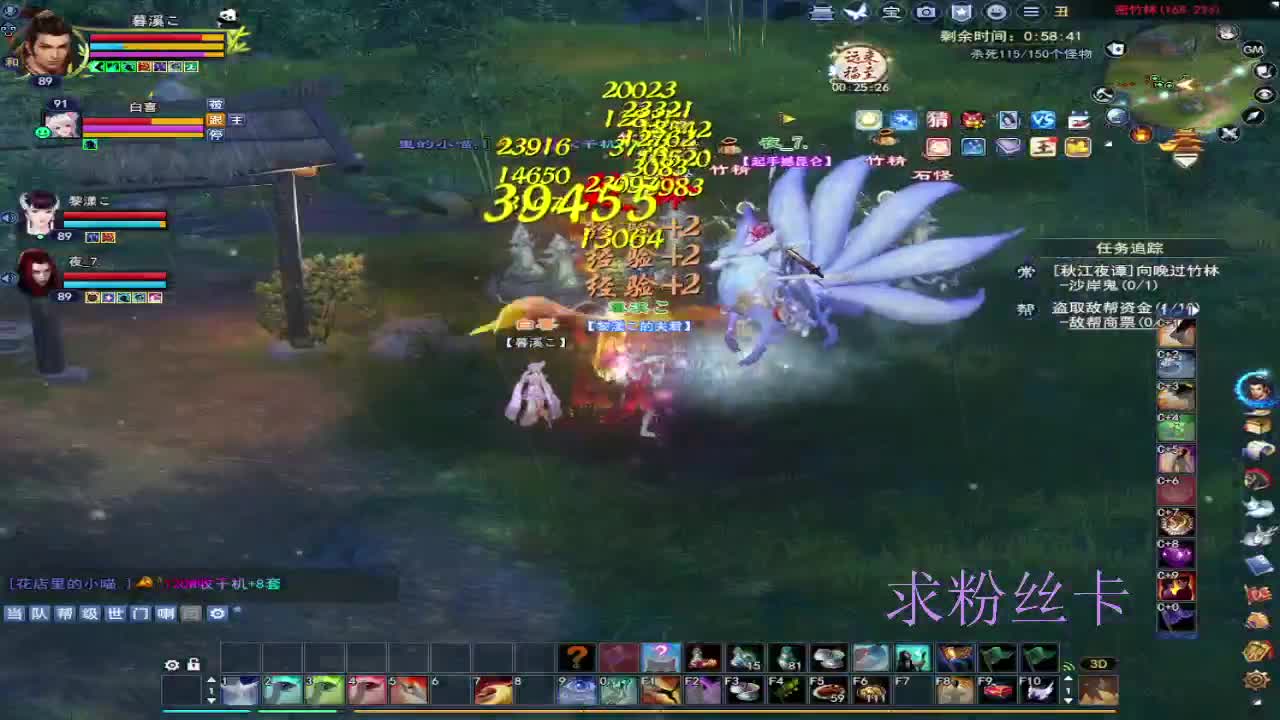Open the hamburger menu at top right
The image size is (1280, 720).
click(x=1028, y=13)
